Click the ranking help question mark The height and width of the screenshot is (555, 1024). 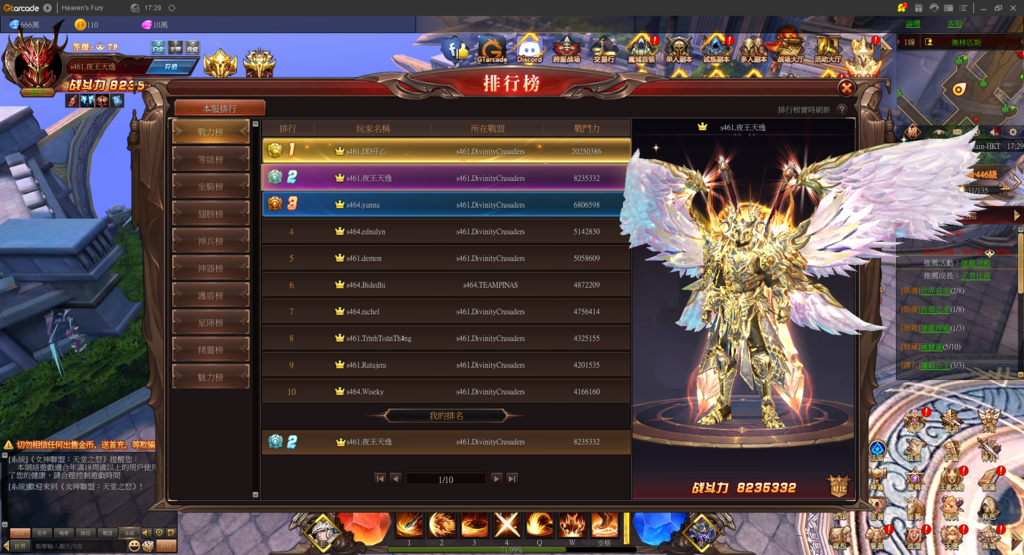coord(842,110)
